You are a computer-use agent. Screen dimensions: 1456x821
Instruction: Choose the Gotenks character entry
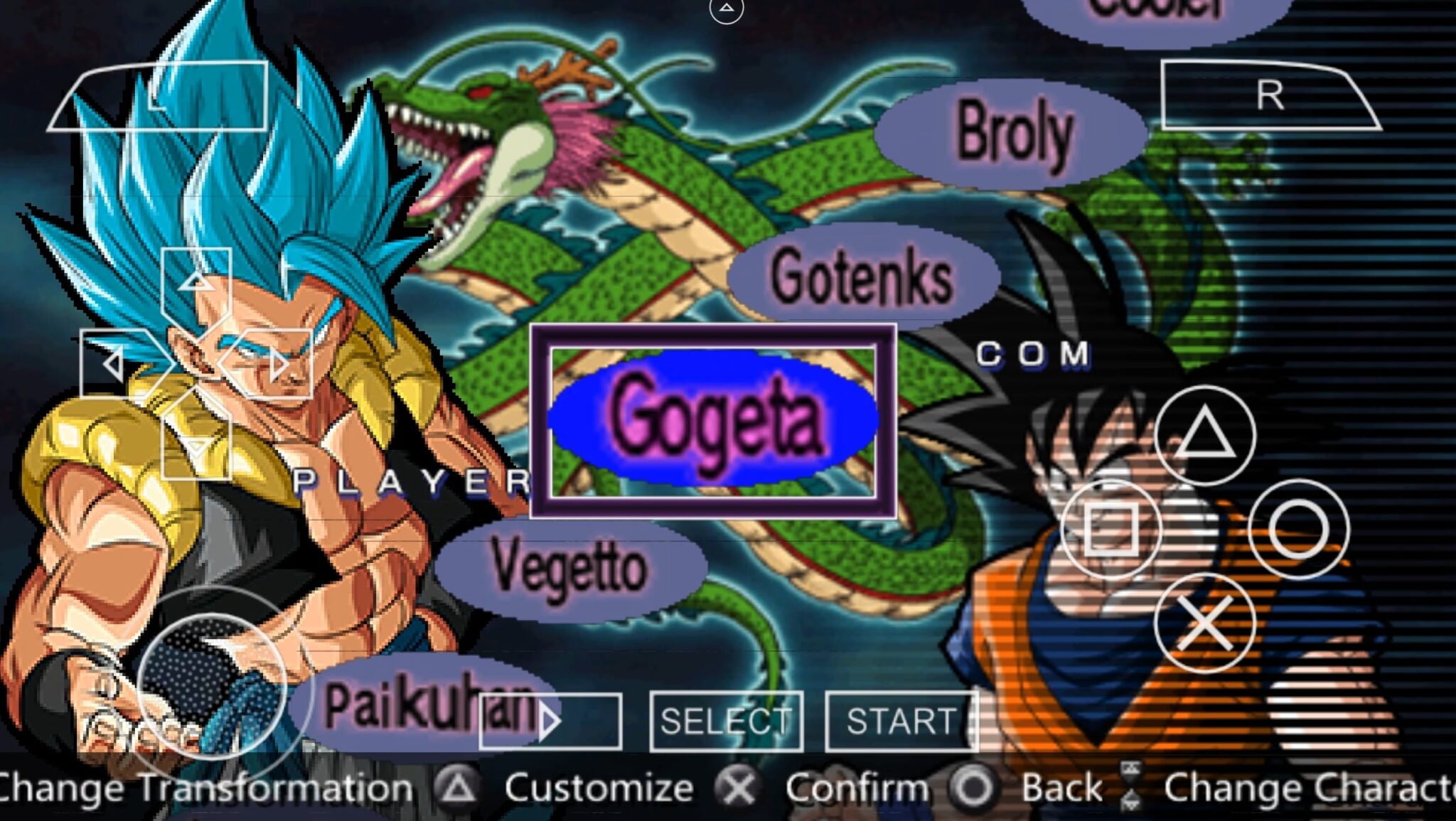point(862,277)
